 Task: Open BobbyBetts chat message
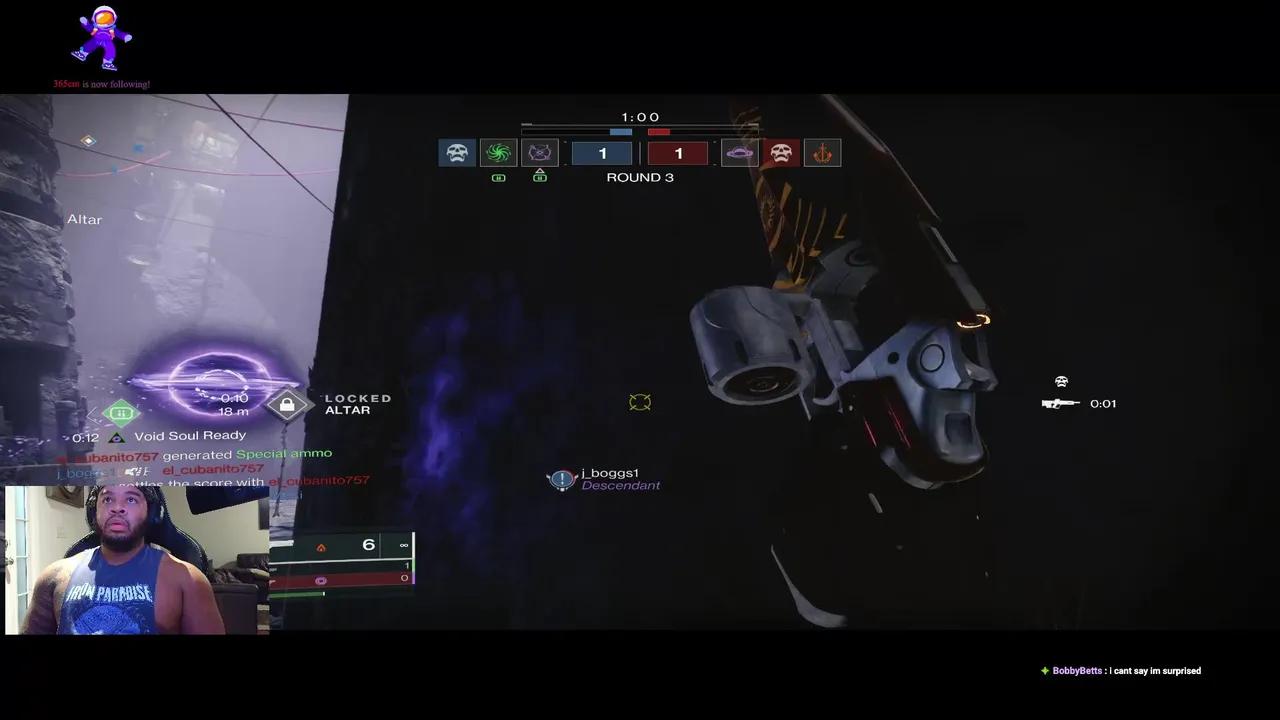tap(1120, 670)
